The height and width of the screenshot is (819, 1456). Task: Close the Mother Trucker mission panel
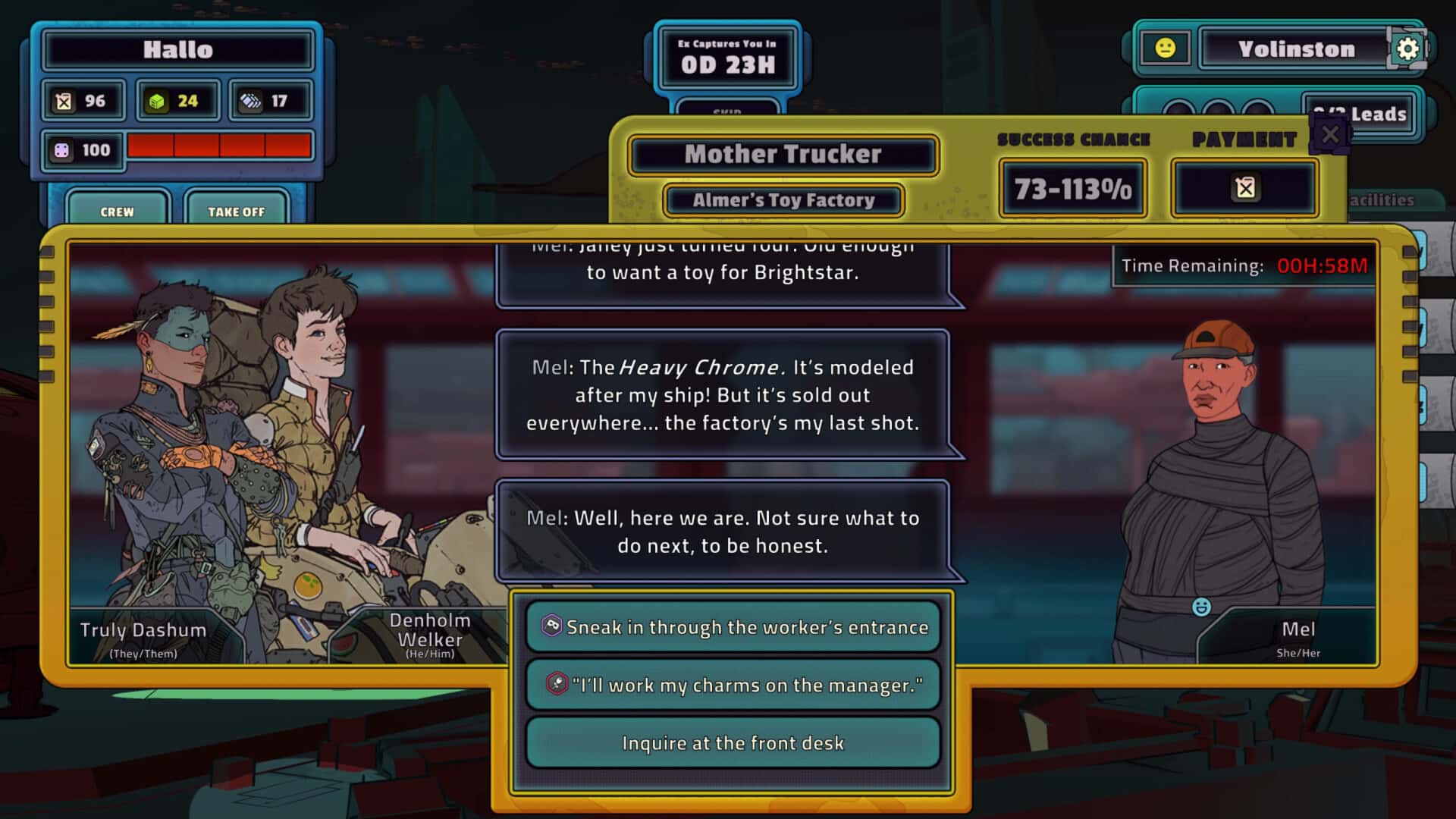(1329, 134)
